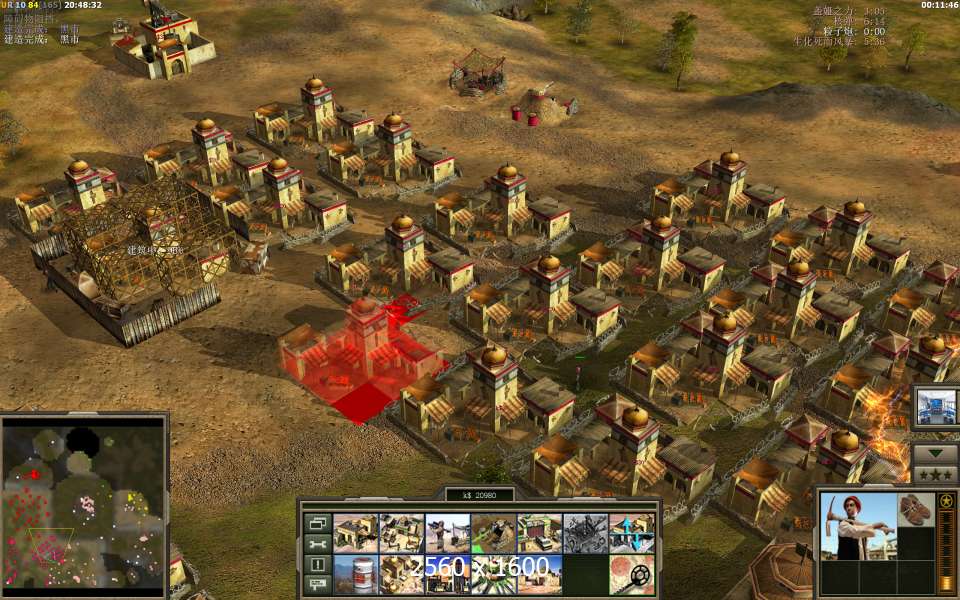Click the gold star rank emblem

pos(945,500)
